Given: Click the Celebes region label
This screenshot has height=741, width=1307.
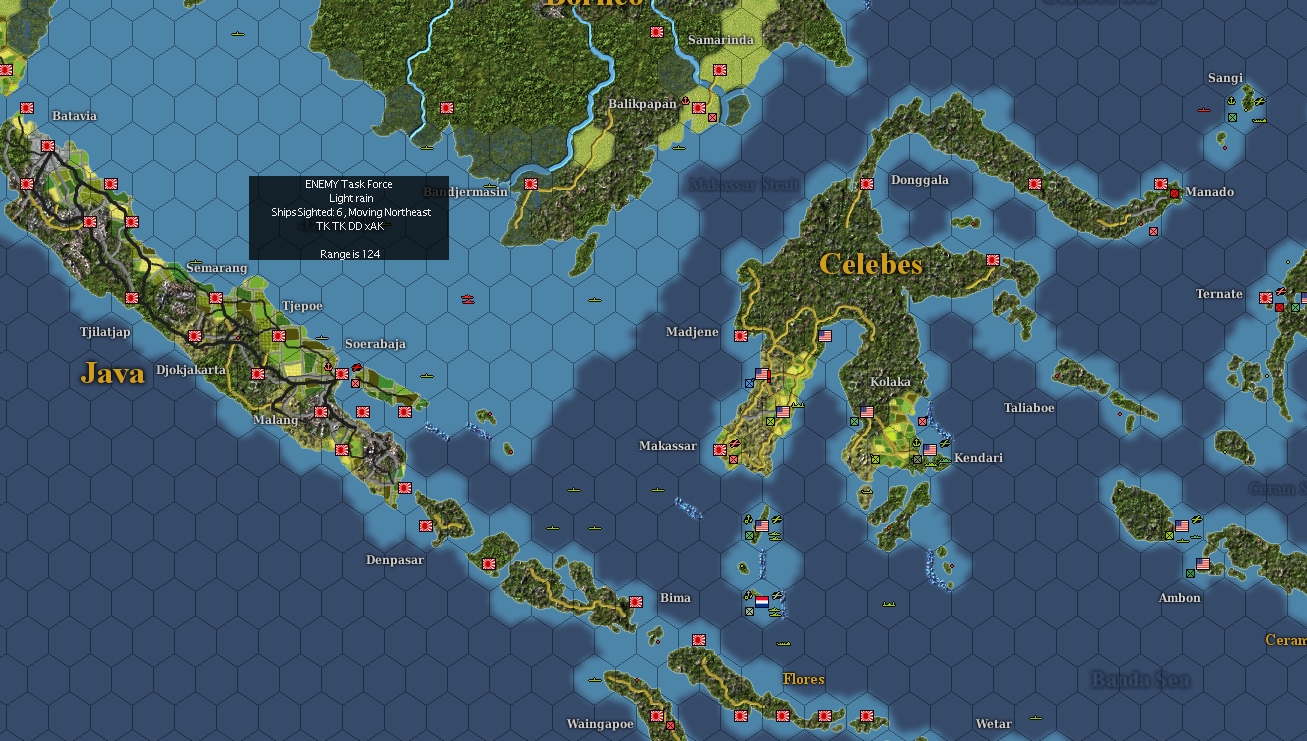Looking at the screenshot, I should click(x=871, y=264).
